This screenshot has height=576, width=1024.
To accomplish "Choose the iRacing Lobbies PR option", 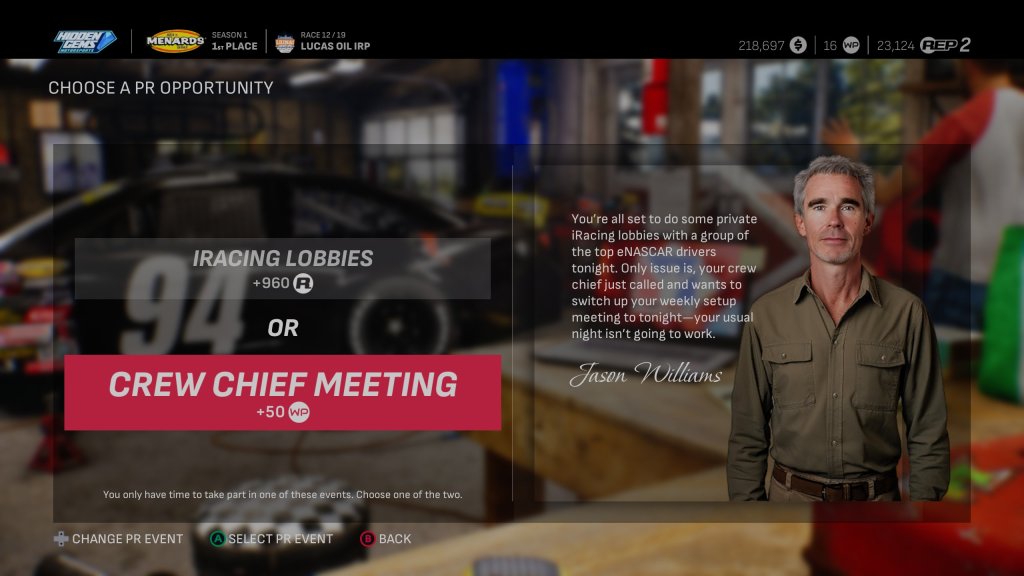I will click(x=283, y=268).
